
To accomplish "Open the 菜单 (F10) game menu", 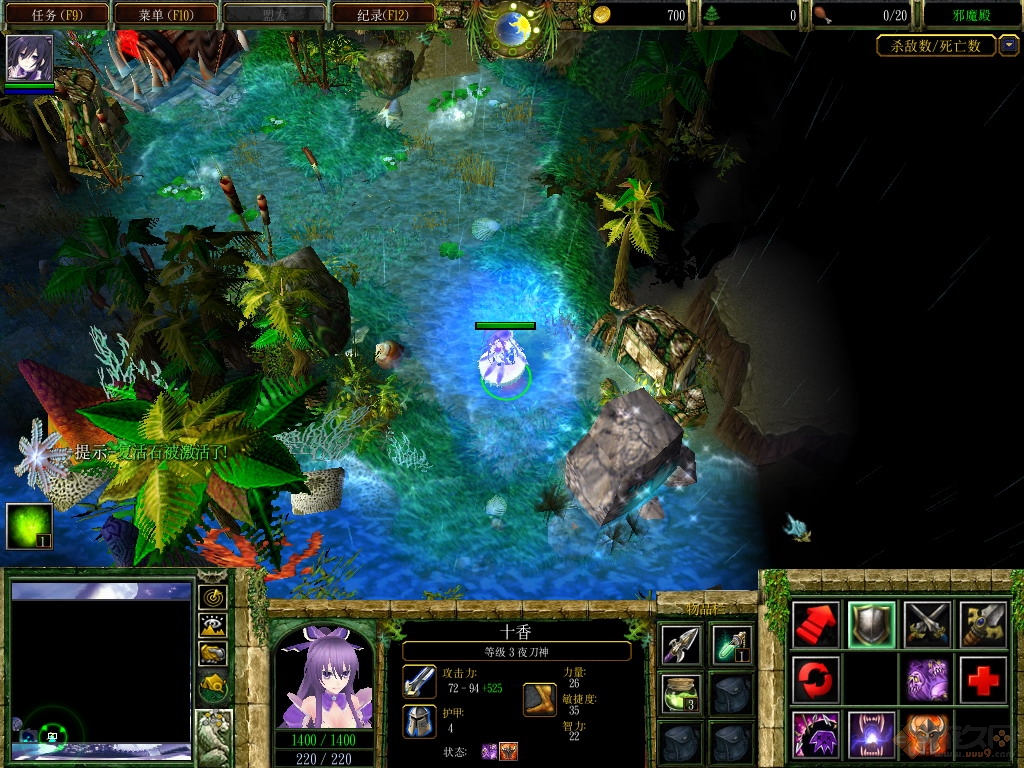I will [166, 14].
